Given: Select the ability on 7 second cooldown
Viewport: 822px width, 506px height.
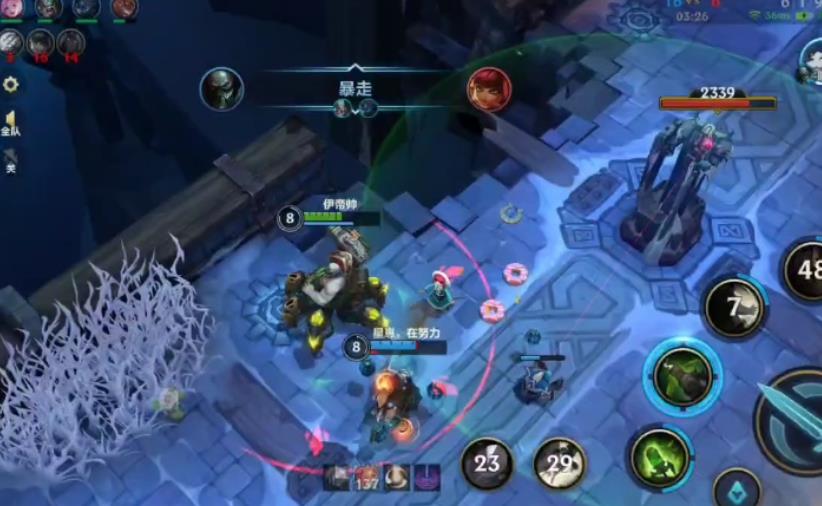Looking at the screenshot, I should tap(735, 308).
